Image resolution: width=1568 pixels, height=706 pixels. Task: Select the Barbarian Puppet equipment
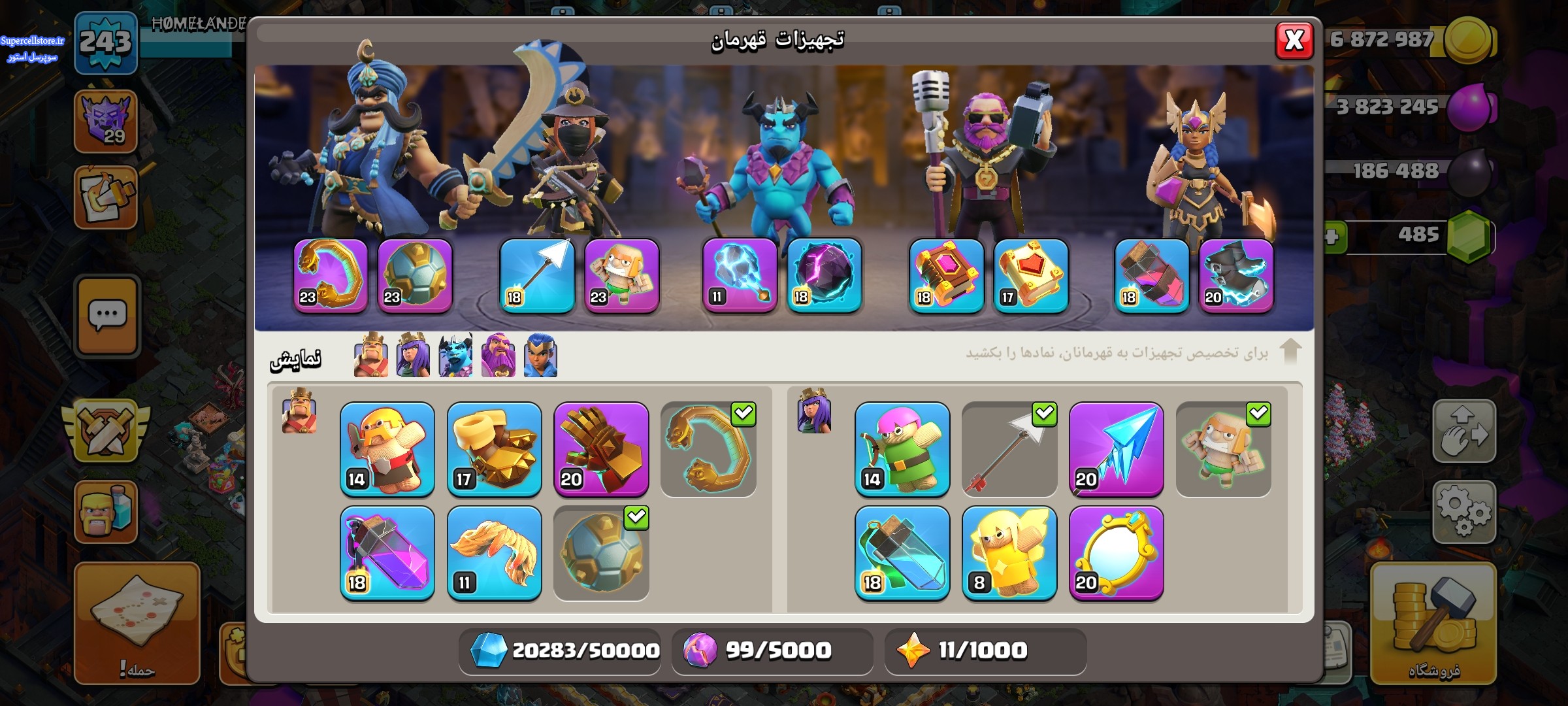pos(387,449)
